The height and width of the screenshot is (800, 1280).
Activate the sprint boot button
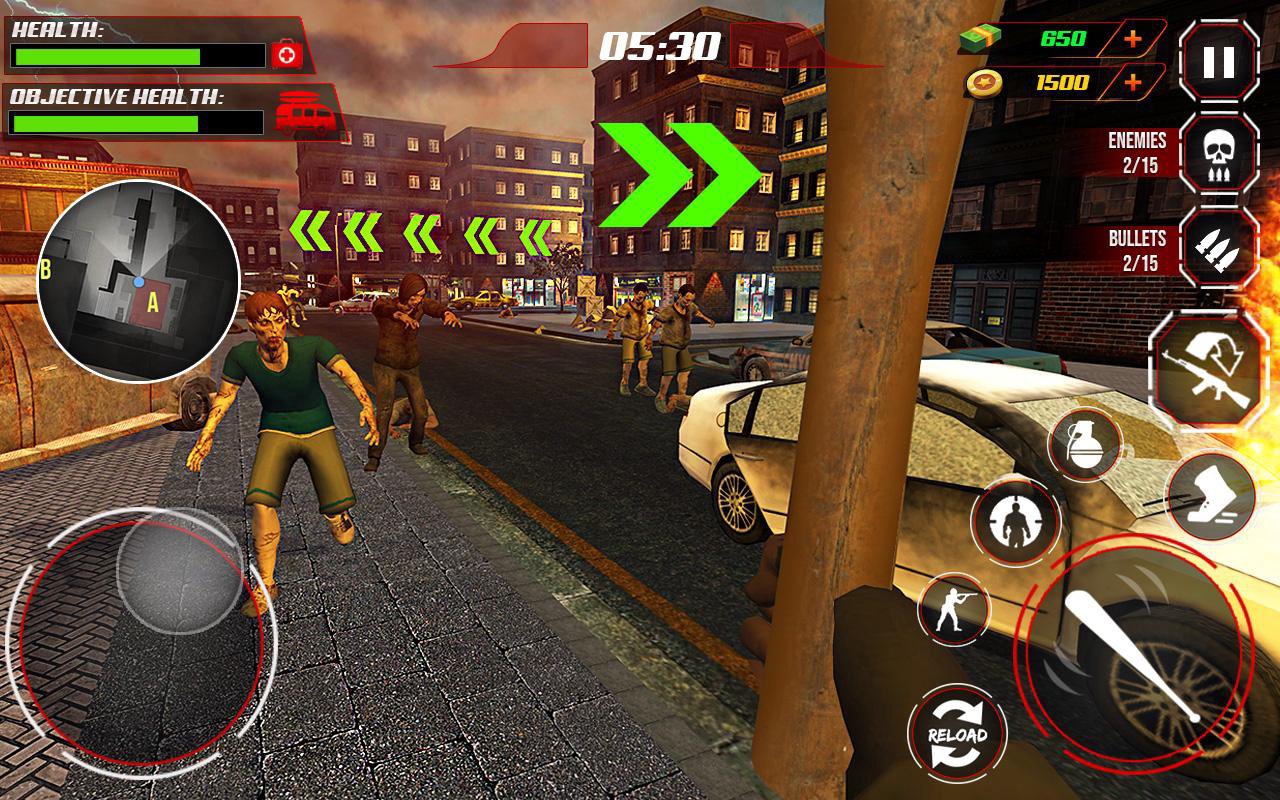point(1210,495)
